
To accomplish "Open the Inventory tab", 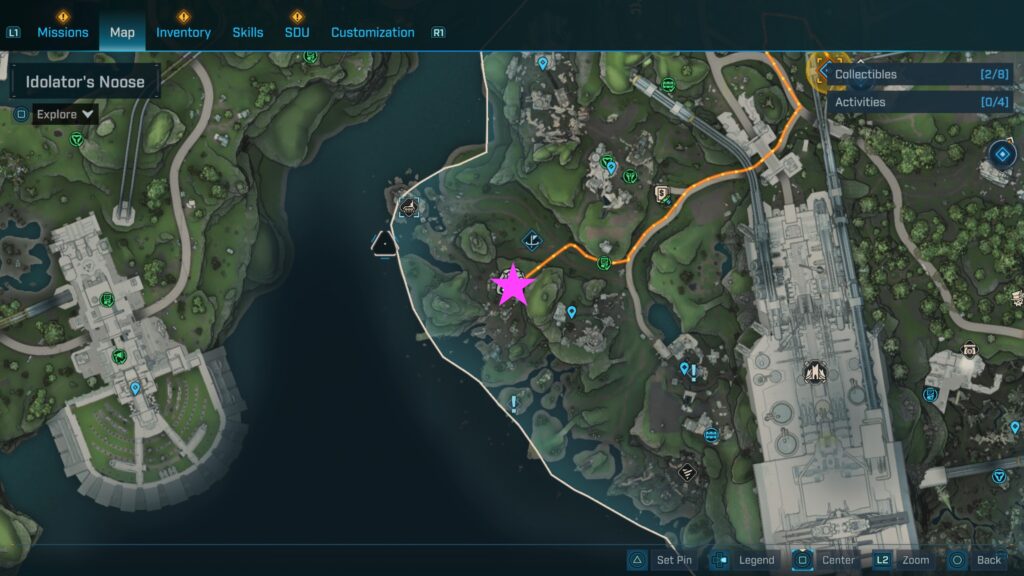I will 183,32.
